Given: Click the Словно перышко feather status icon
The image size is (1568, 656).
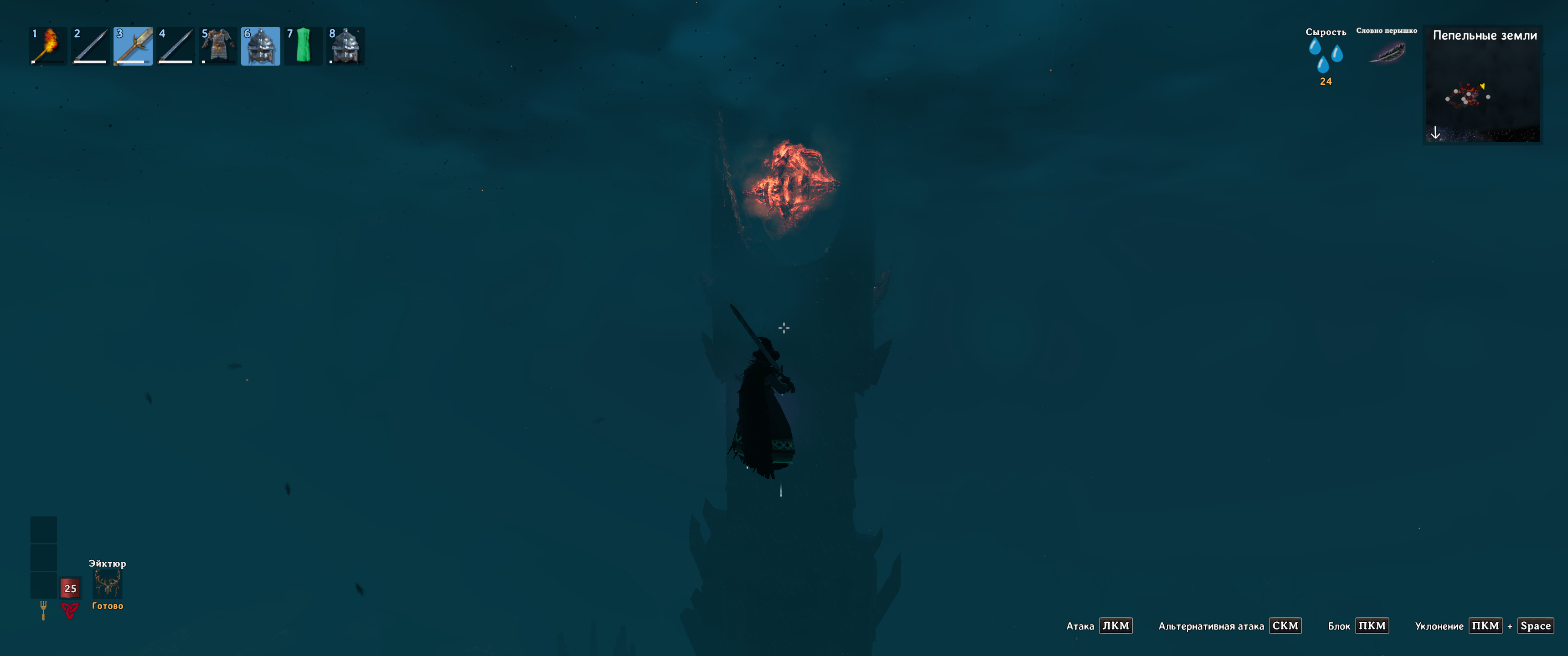Looking at the screenshot, I should pyautogui.click(x=1387, y=53).
